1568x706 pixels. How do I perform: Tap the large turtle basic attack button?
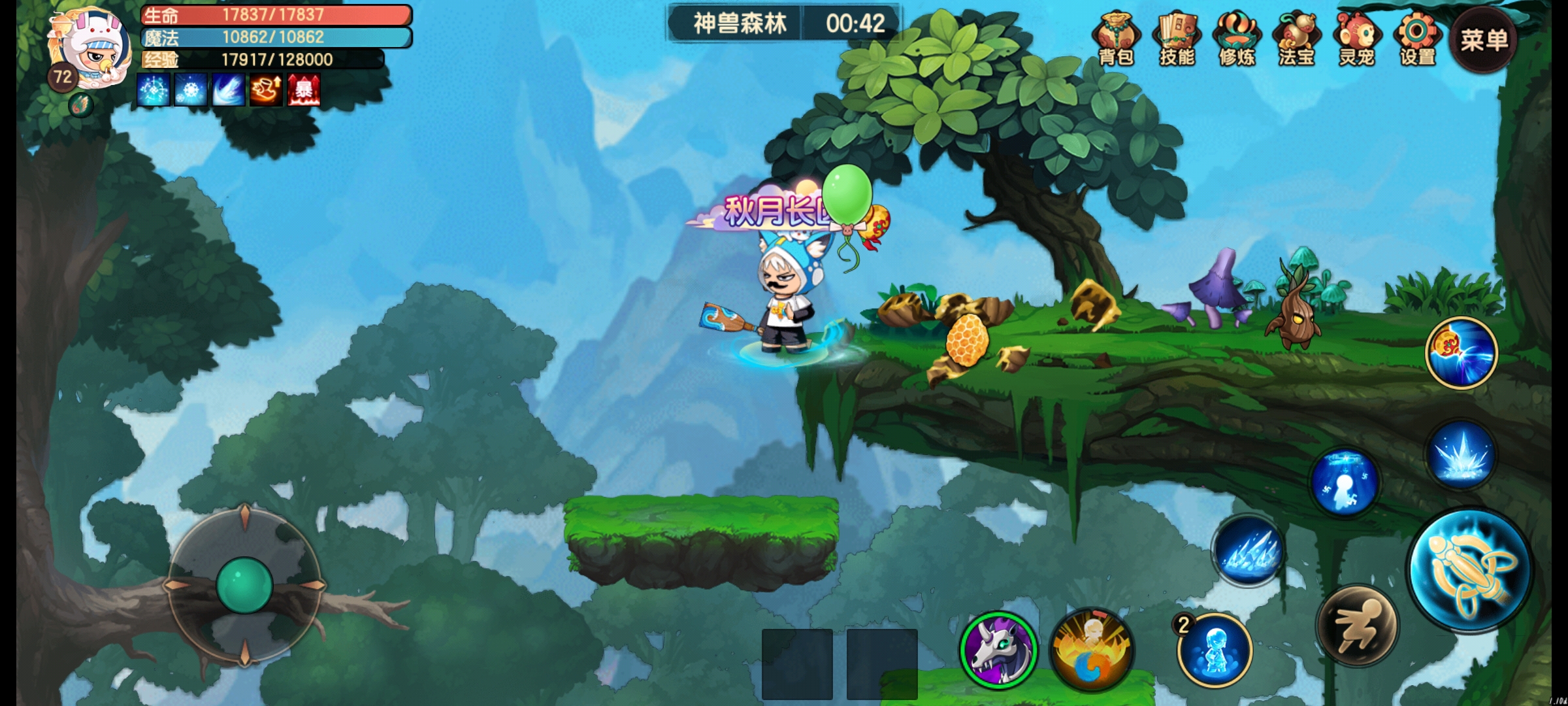[1470, 570]
